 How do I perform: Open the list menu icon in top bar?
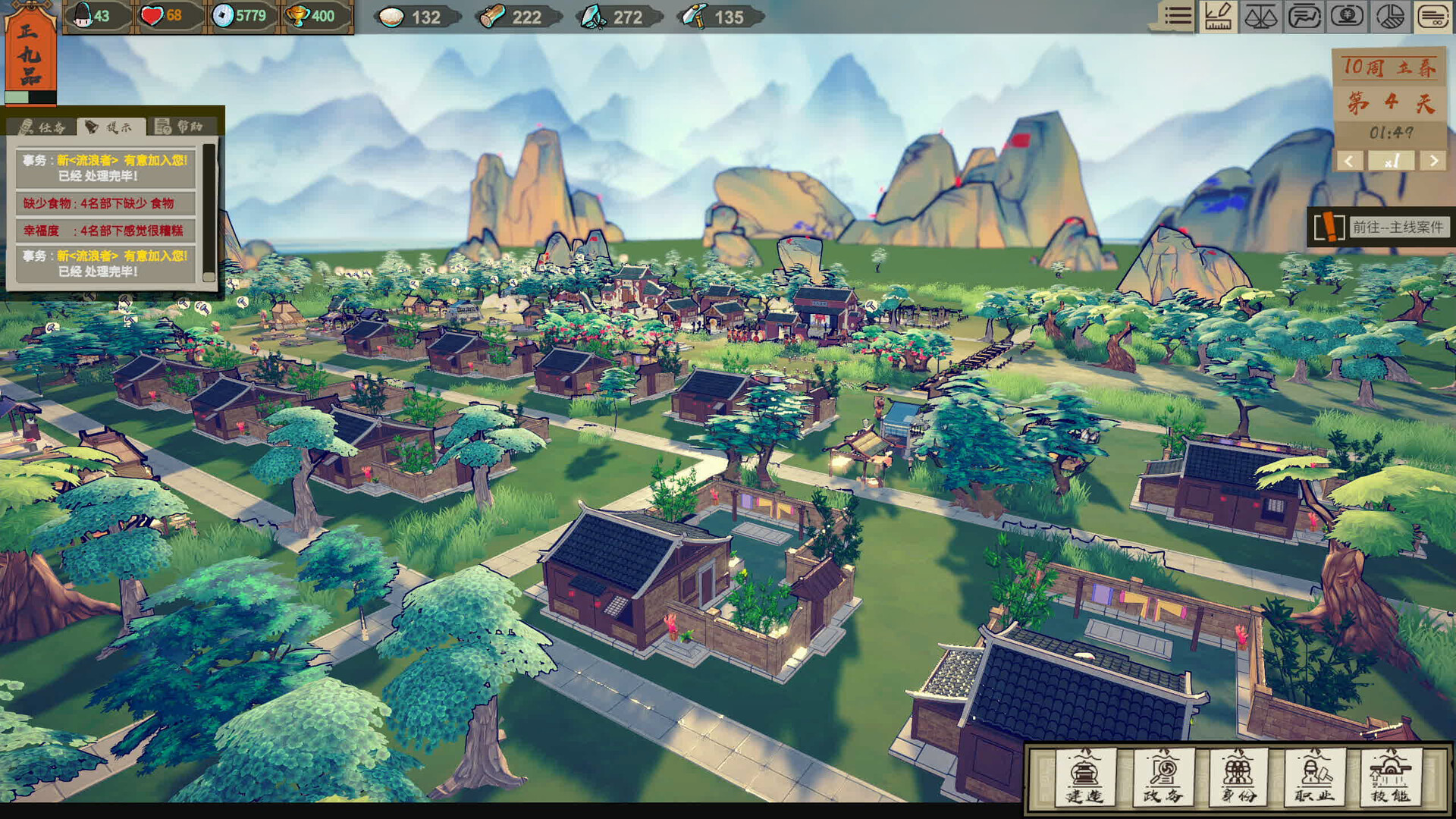tap(1177, 16)
